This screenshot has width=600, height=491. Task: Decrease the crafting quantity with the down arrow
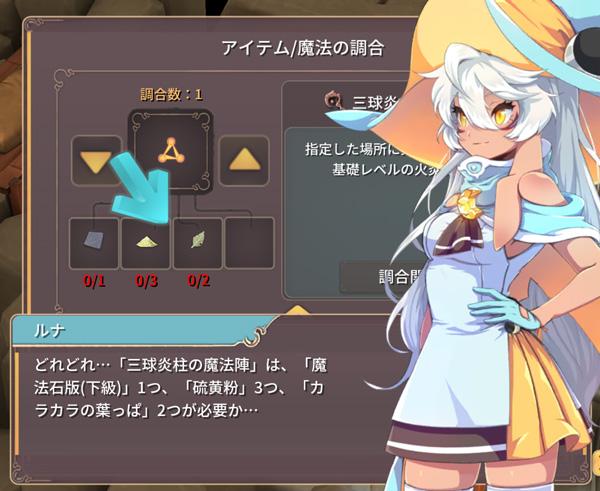pyautogui.click(x=97, y=159)
